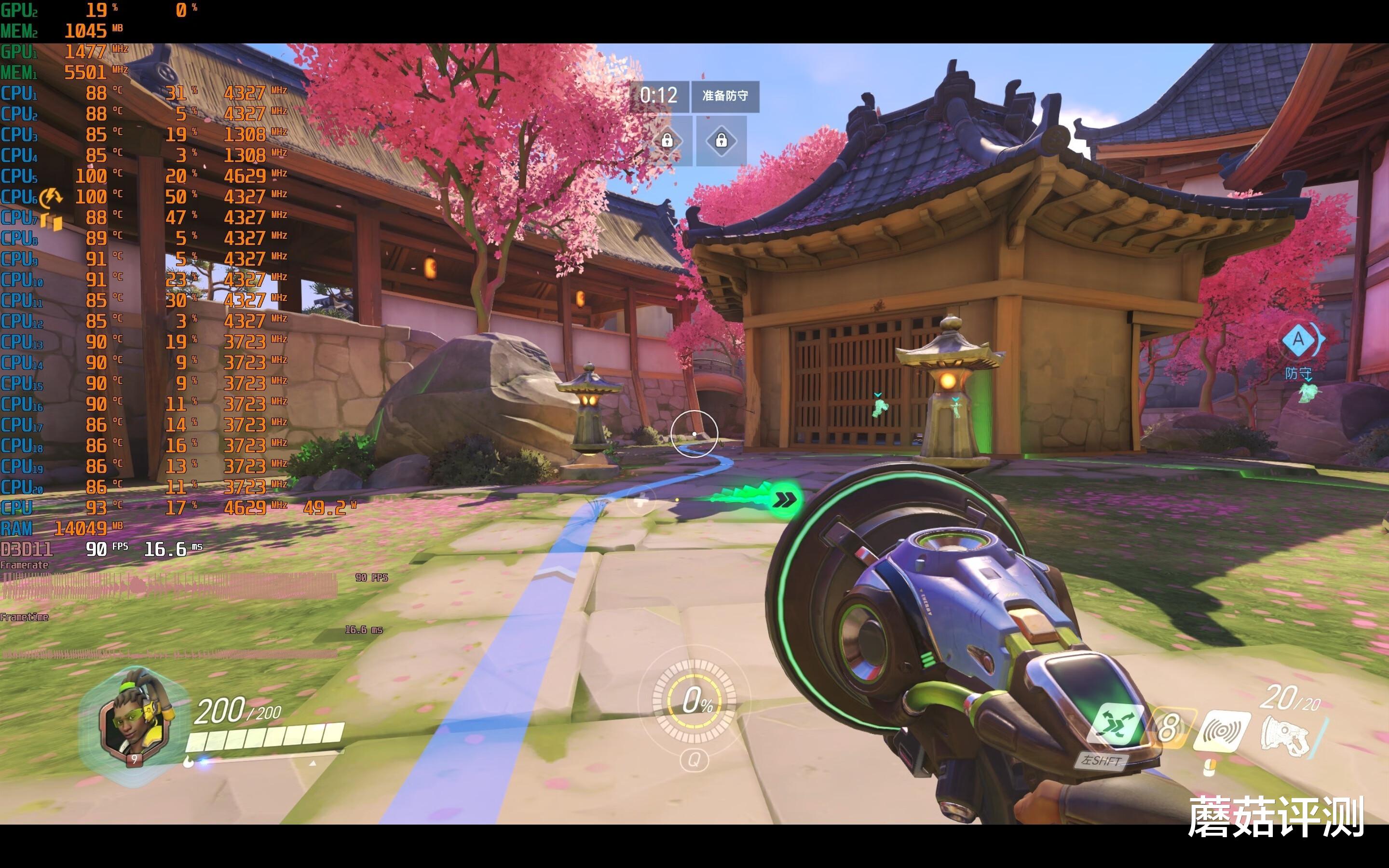
Task: Select the first locked objective icon
Action: (x=667, y=141)
